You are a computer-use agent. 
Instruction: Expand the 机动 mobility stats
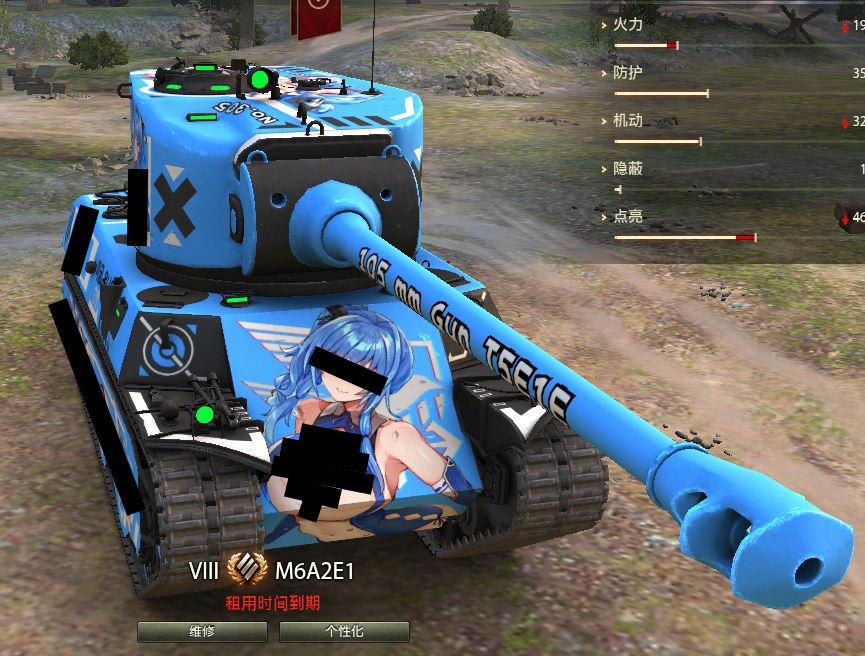(627, 121)
